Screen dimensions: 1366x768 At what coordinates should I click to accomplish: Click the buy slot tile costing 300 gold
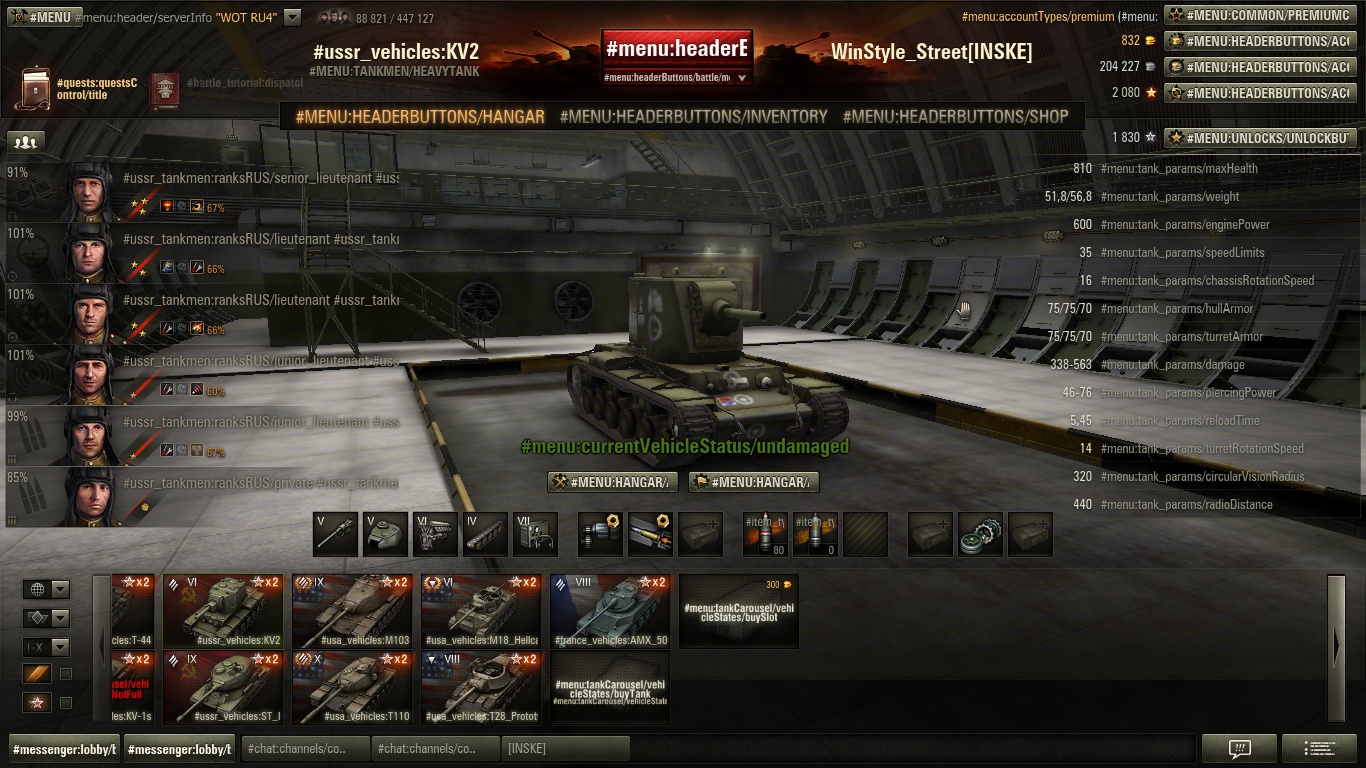click(738, 611)
